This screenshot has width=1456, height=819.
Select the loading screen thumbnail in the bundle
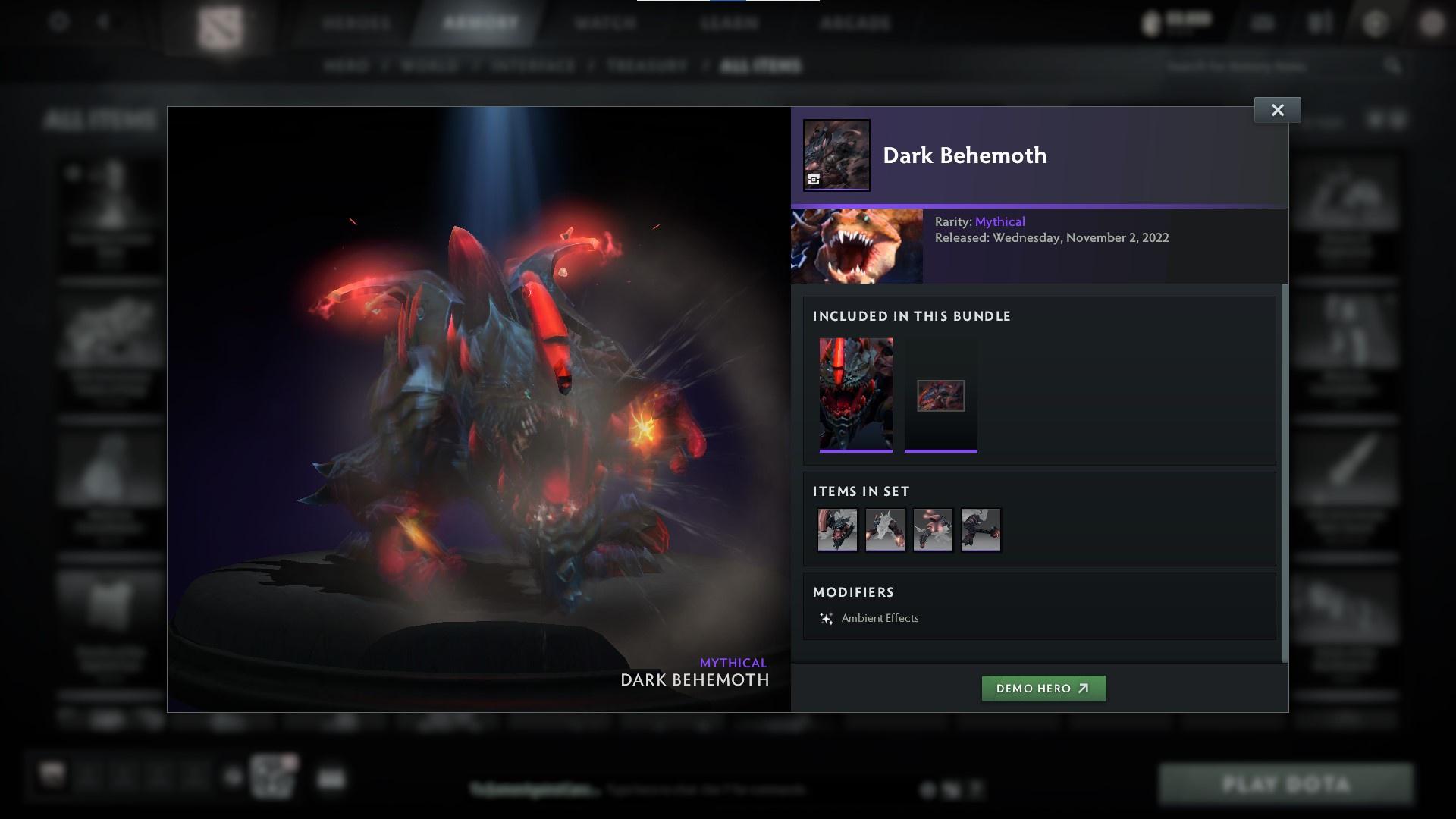tap(941, 394)
